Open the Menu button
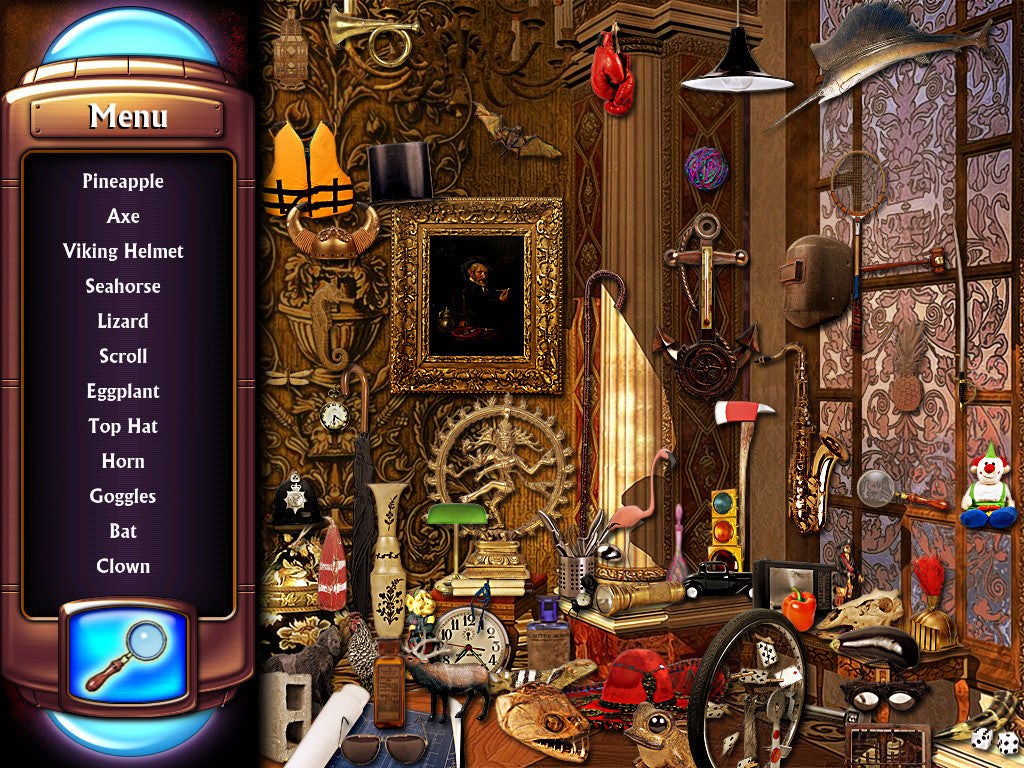 [x=127, y=117]
